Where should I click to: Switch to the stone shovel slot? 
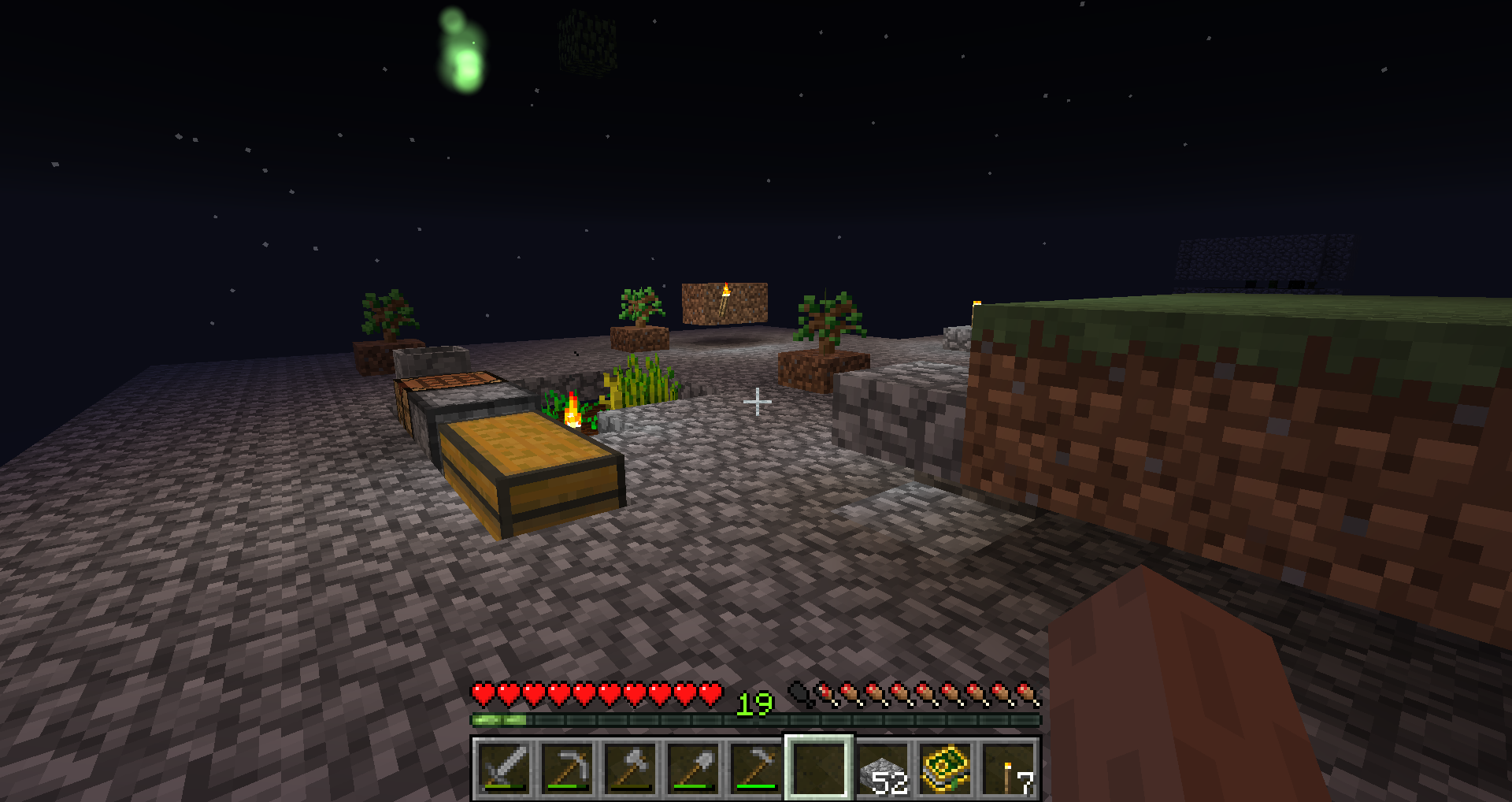tap(693, 768)
